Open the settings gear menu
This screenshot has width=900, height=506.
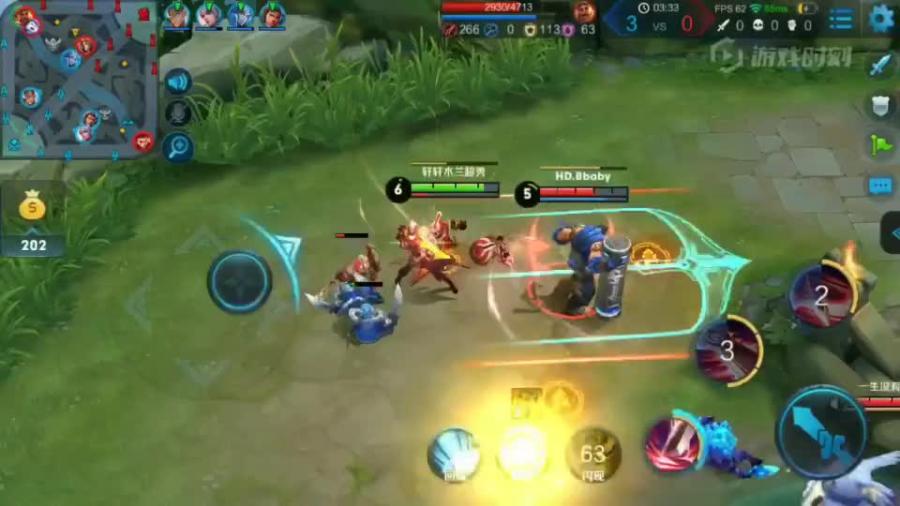[881, 18]
